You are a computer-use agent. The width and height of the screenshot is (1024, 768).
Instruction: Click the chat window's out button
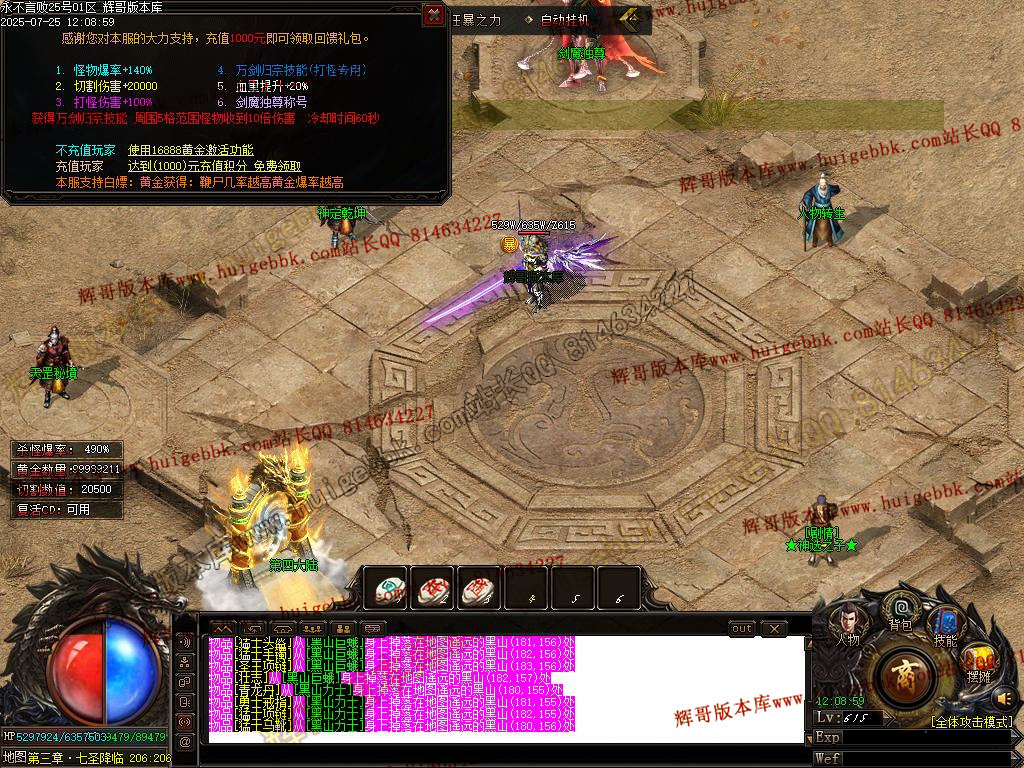coord(741,628)
